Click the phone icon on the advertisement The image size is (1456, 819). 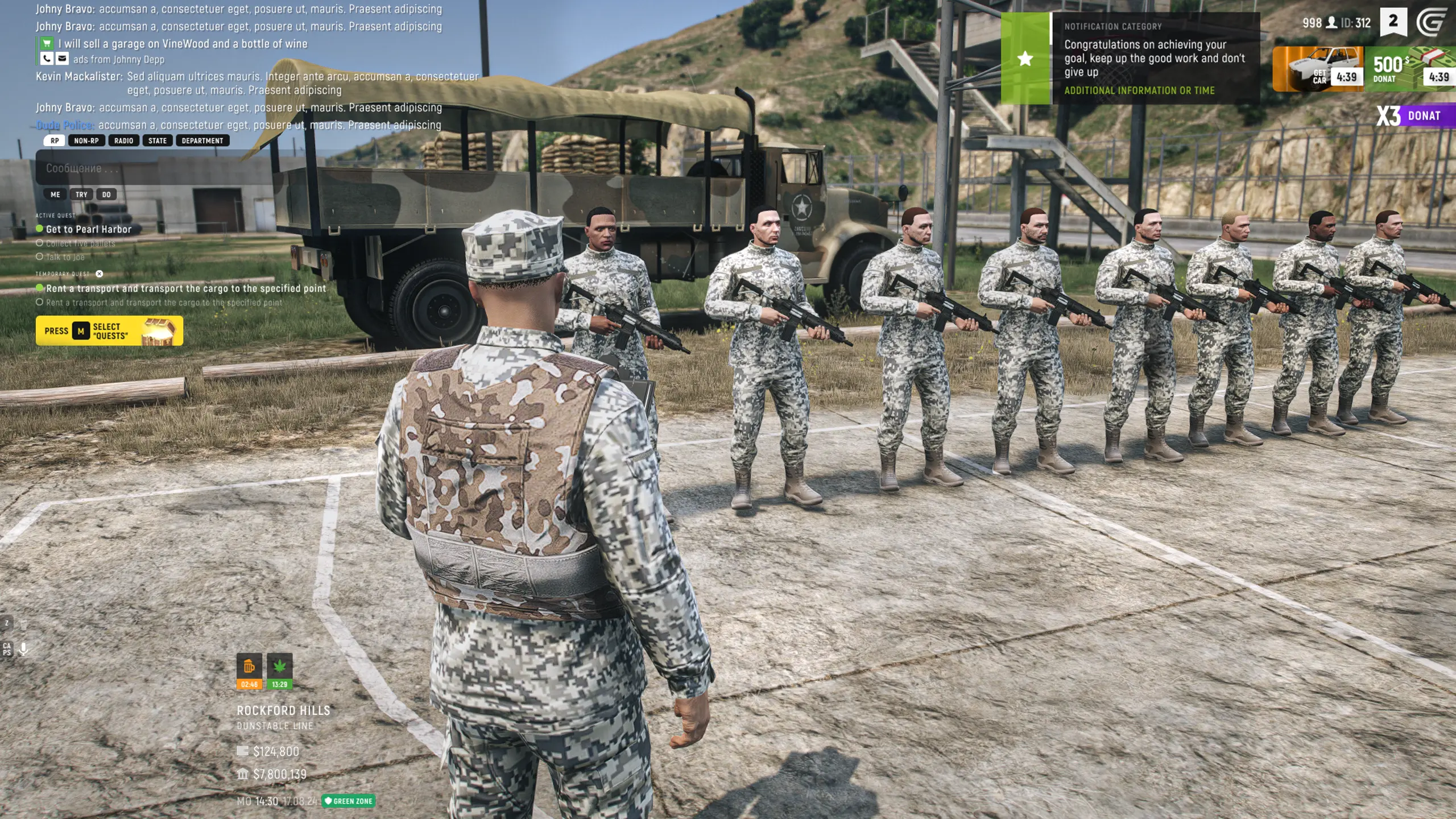tap(47, 59)
